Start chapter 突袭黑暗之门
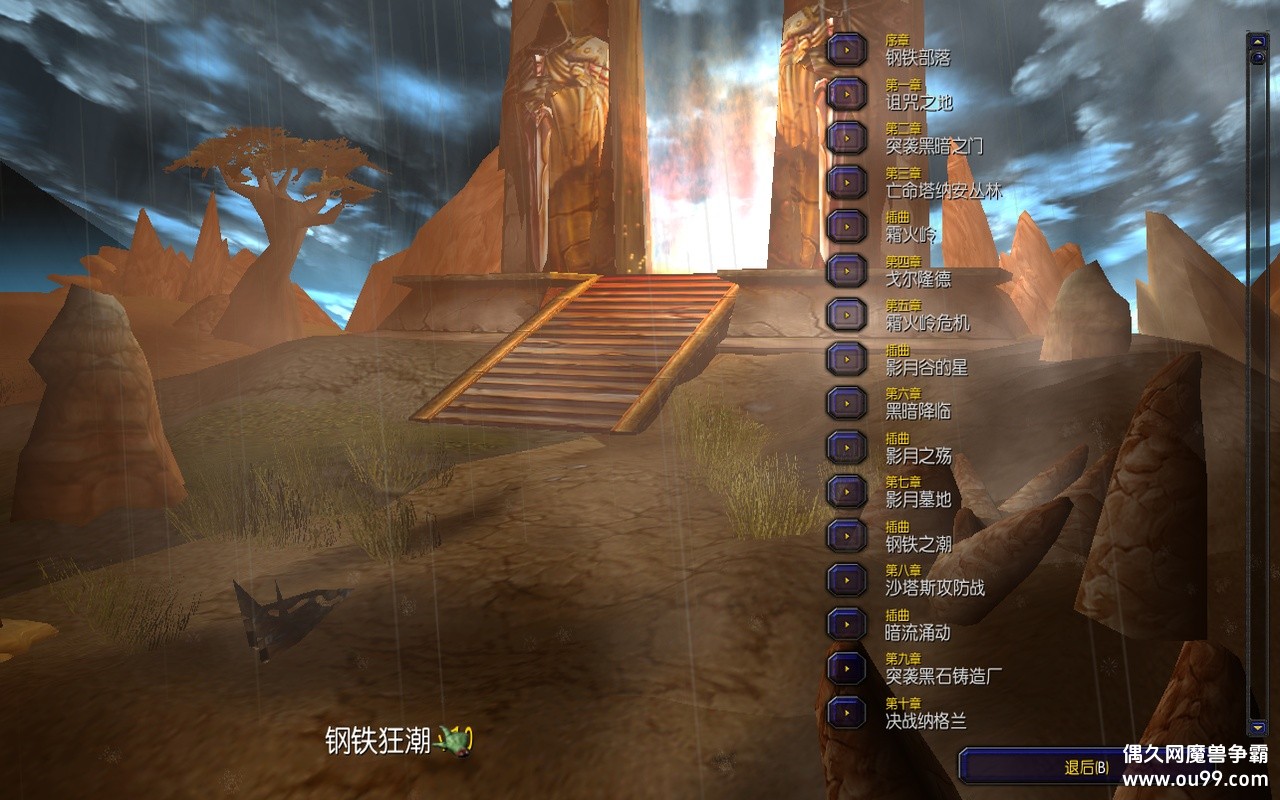Viewport: 1280px width, 800px height. 847,137
